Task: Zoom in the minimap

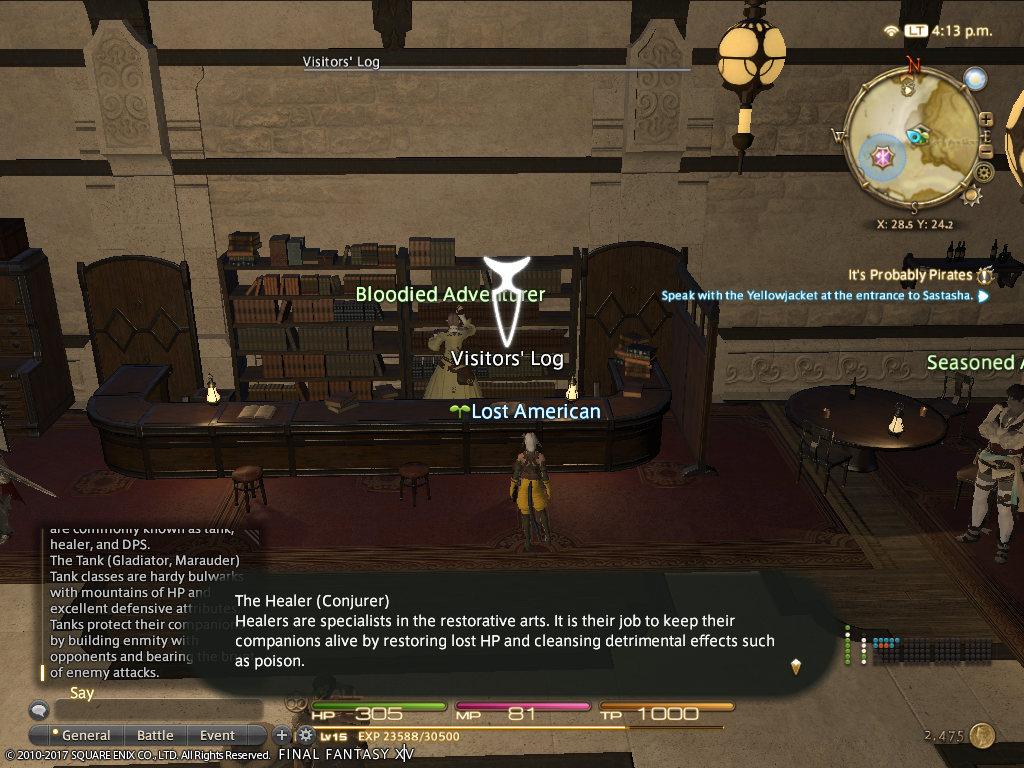Action: (986, 119)
